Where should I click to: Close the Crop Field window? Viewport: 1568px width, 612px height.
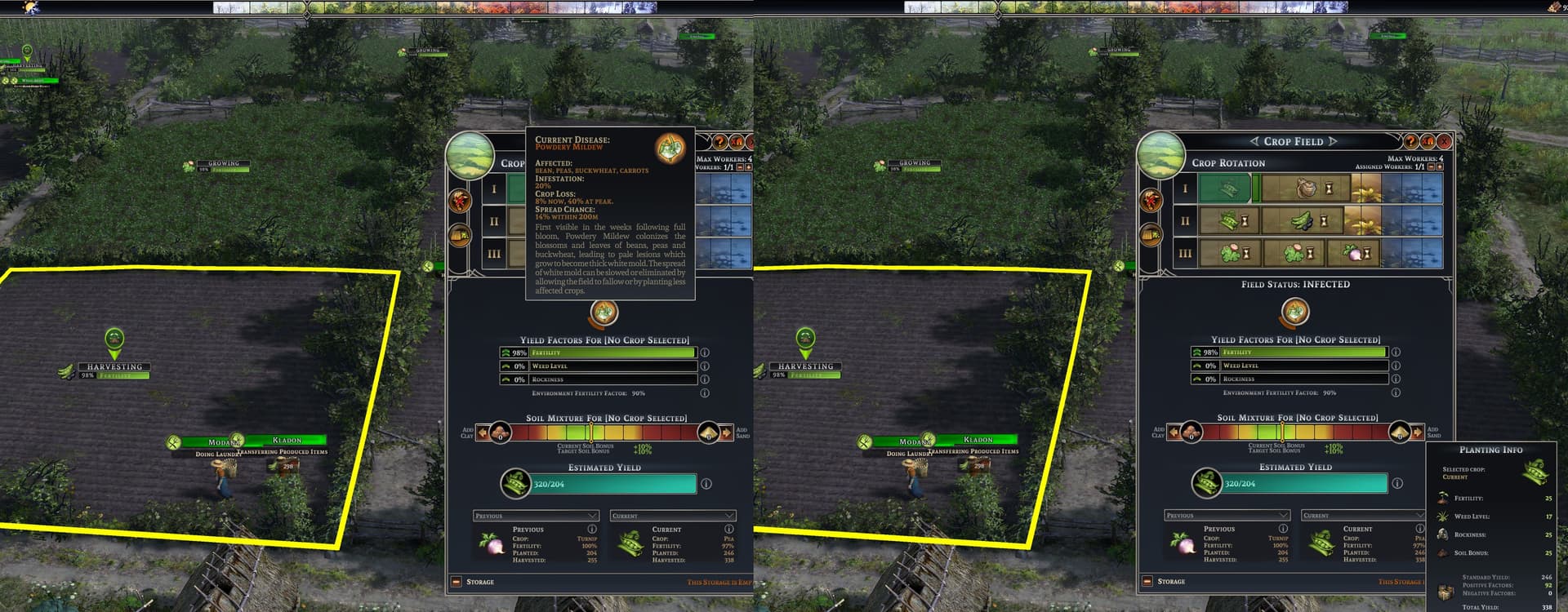(x=1444, y=141)
